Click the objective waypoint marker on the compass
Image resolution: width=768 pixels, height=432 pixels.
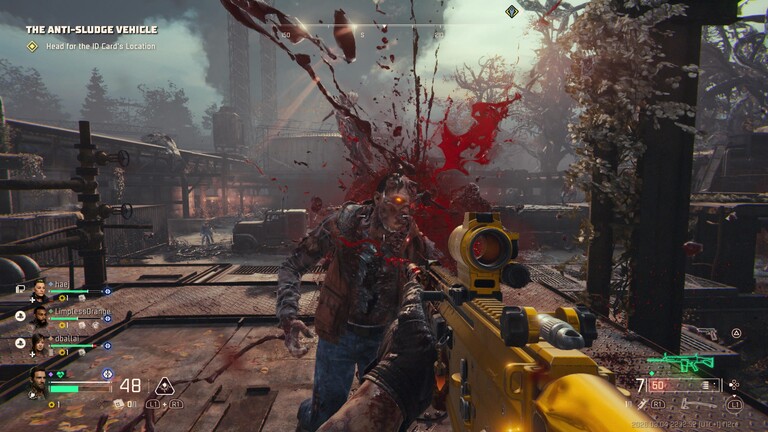pyautogui.click(x=512, y=12)
